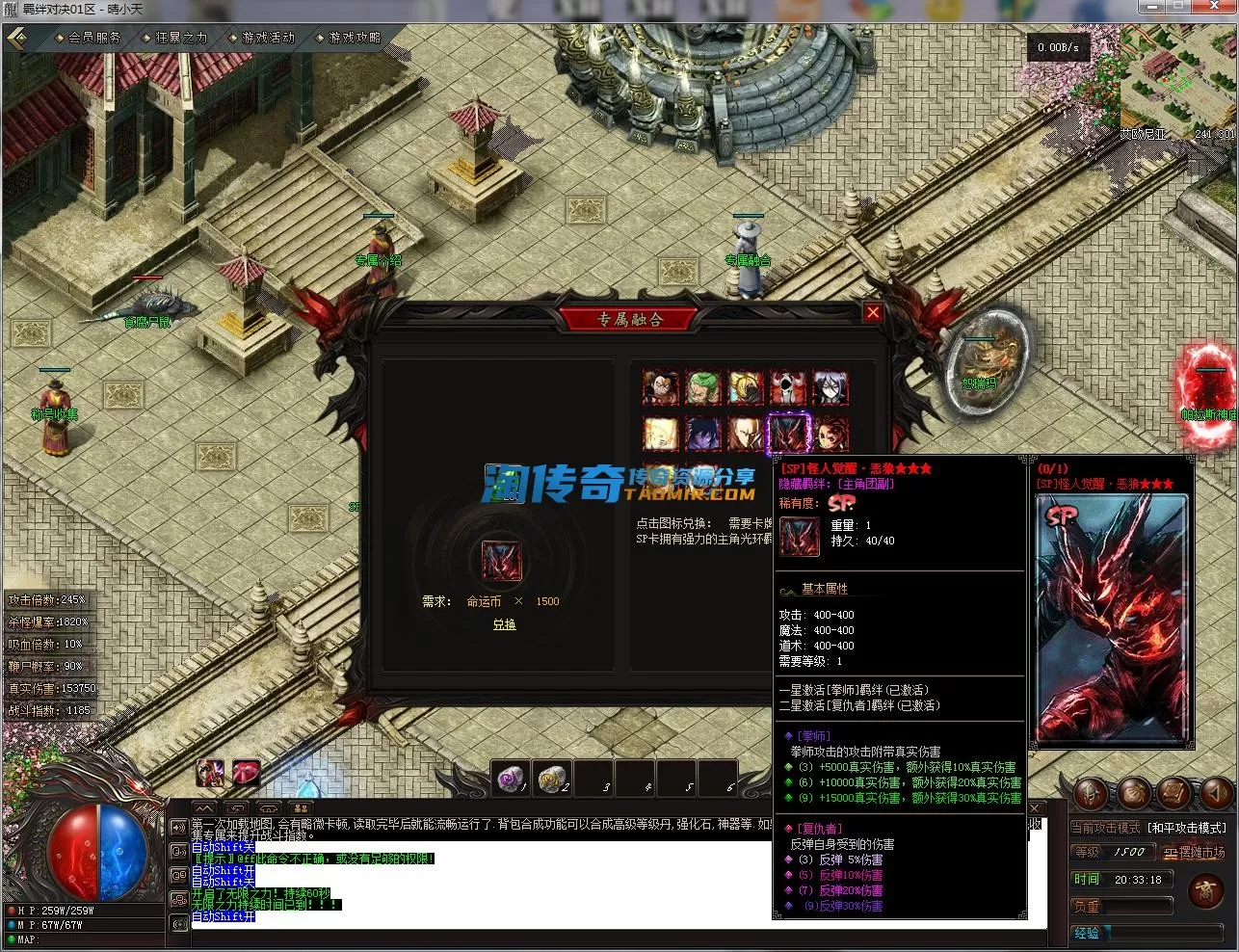Use the purple stone in hotbar slot 1
This screenshot has width=1239, height=952.
511,779
